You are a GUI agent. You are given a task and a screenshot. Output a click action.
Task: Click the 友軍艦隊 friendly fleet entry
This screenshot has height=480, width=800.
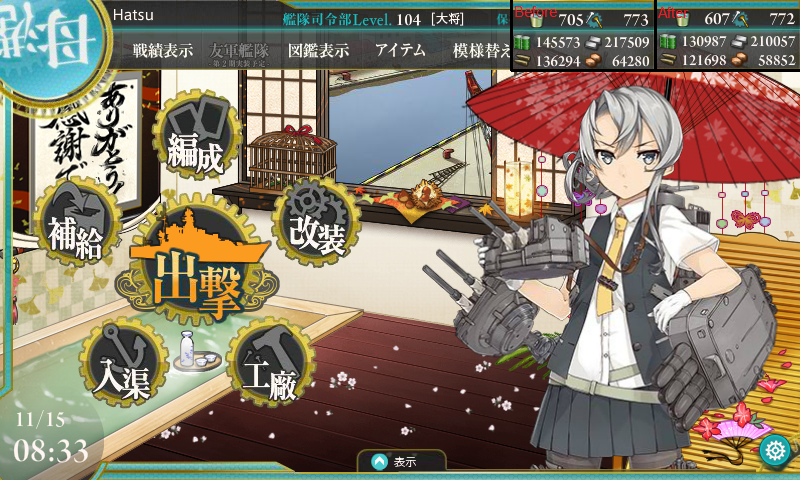(x=240, y=51)
